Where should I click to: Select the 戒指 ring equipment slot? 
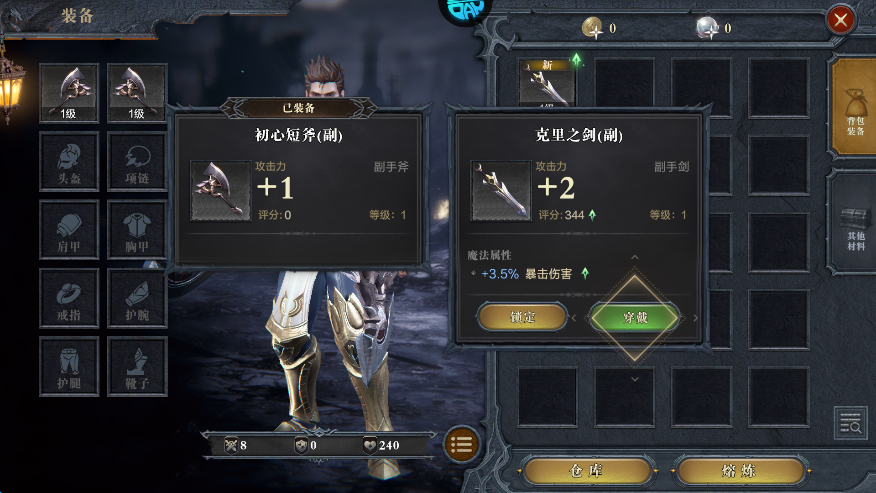point(69,298)
